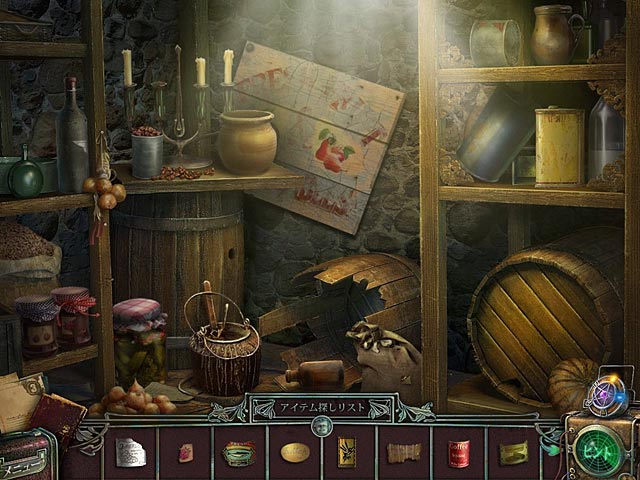
Task: Choose the torn brown paper label
Action: (402, 453)
